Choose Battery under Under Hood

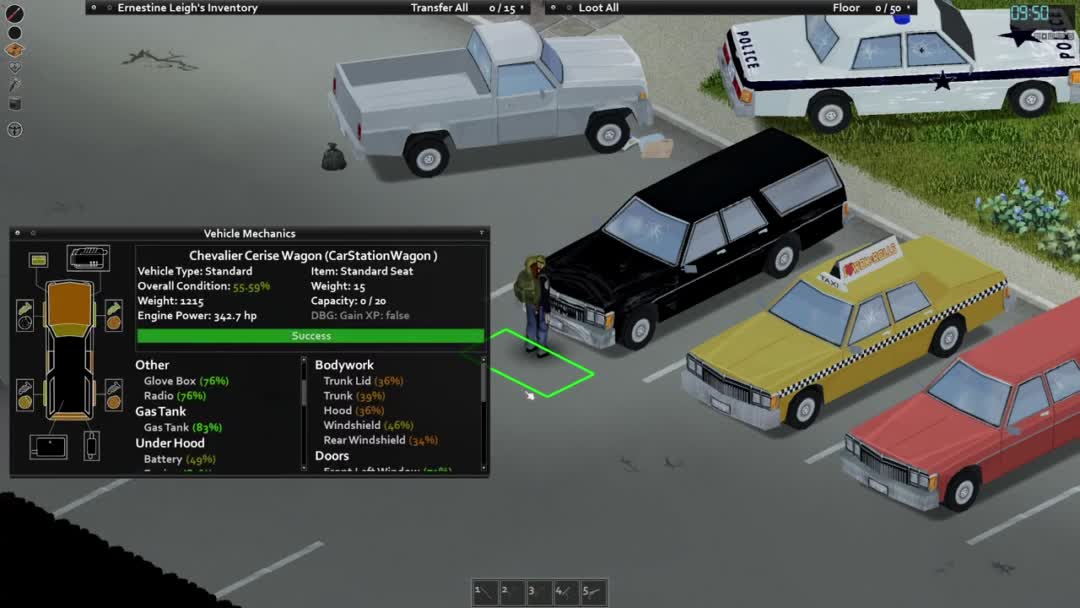coord(163,459)
